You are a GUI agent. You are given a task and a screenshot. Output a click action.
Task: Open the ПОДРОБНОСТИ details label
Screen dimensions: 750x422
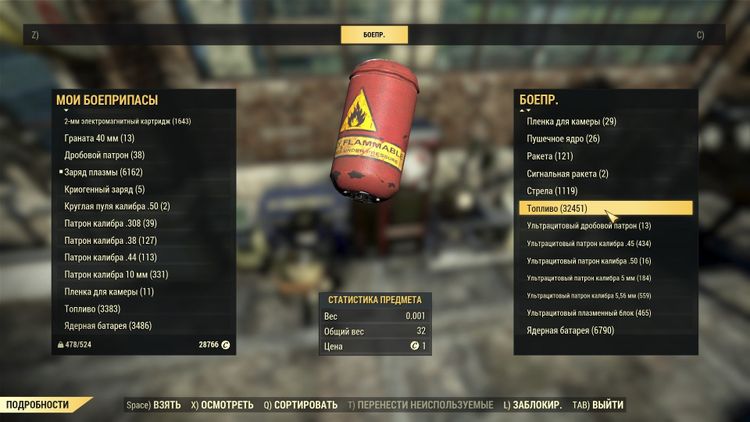40,405
